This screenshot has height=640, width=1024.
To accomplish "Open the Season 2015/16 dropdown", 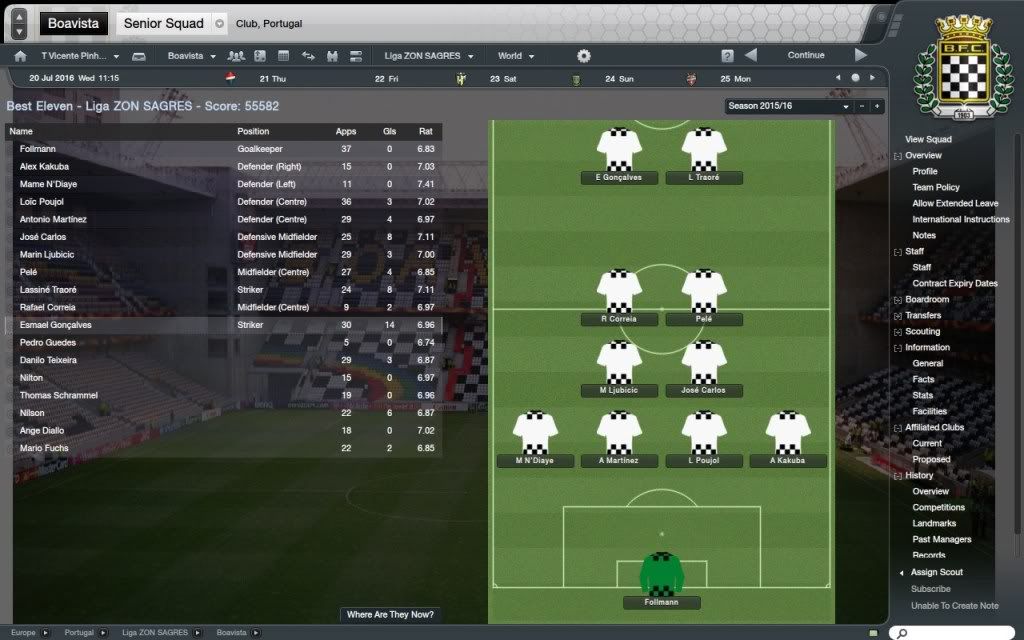I will pyautogui.click(x=790, y=106).
